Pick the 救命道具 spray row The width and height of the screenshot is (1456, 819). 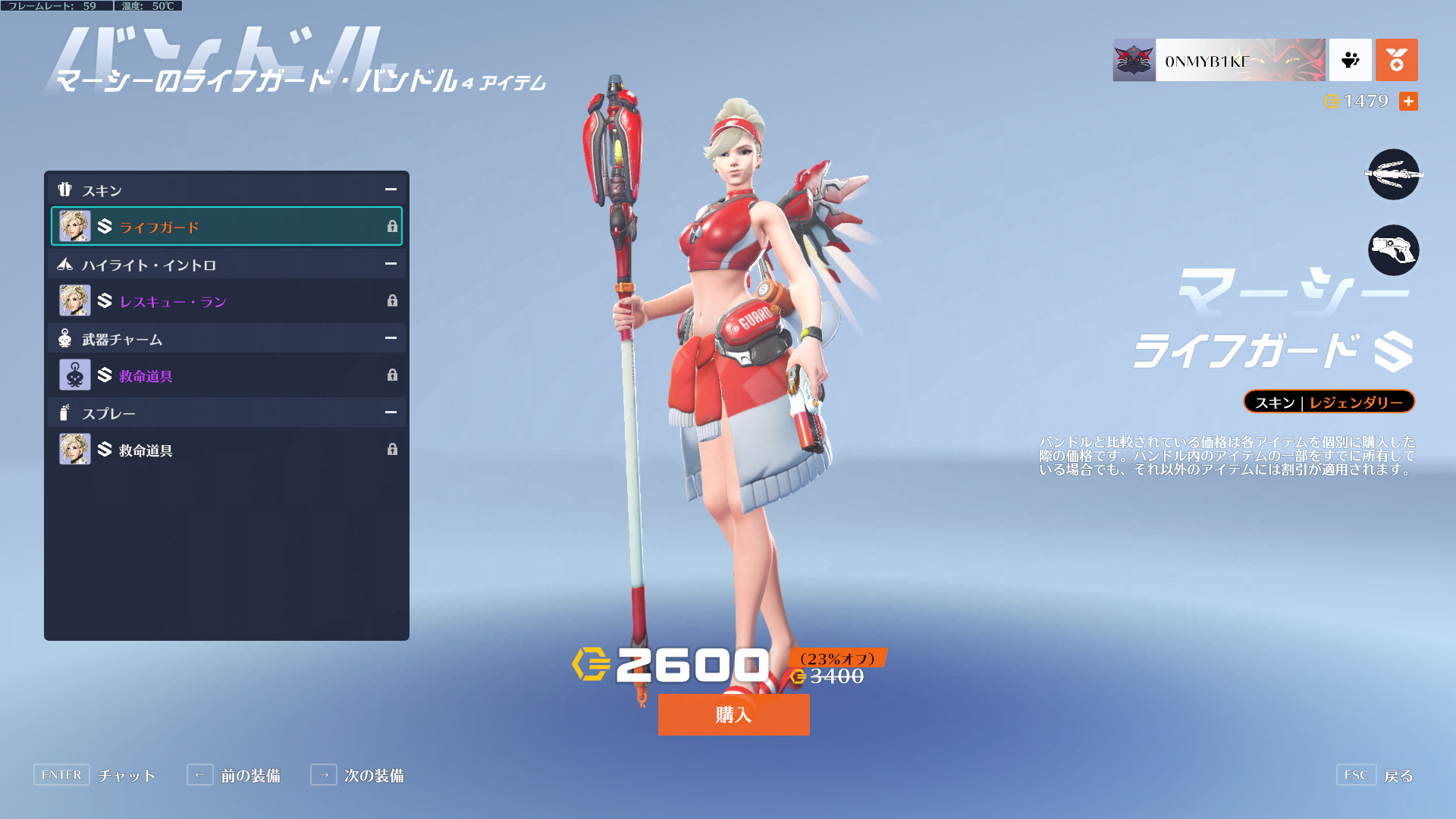coord(226,450)
